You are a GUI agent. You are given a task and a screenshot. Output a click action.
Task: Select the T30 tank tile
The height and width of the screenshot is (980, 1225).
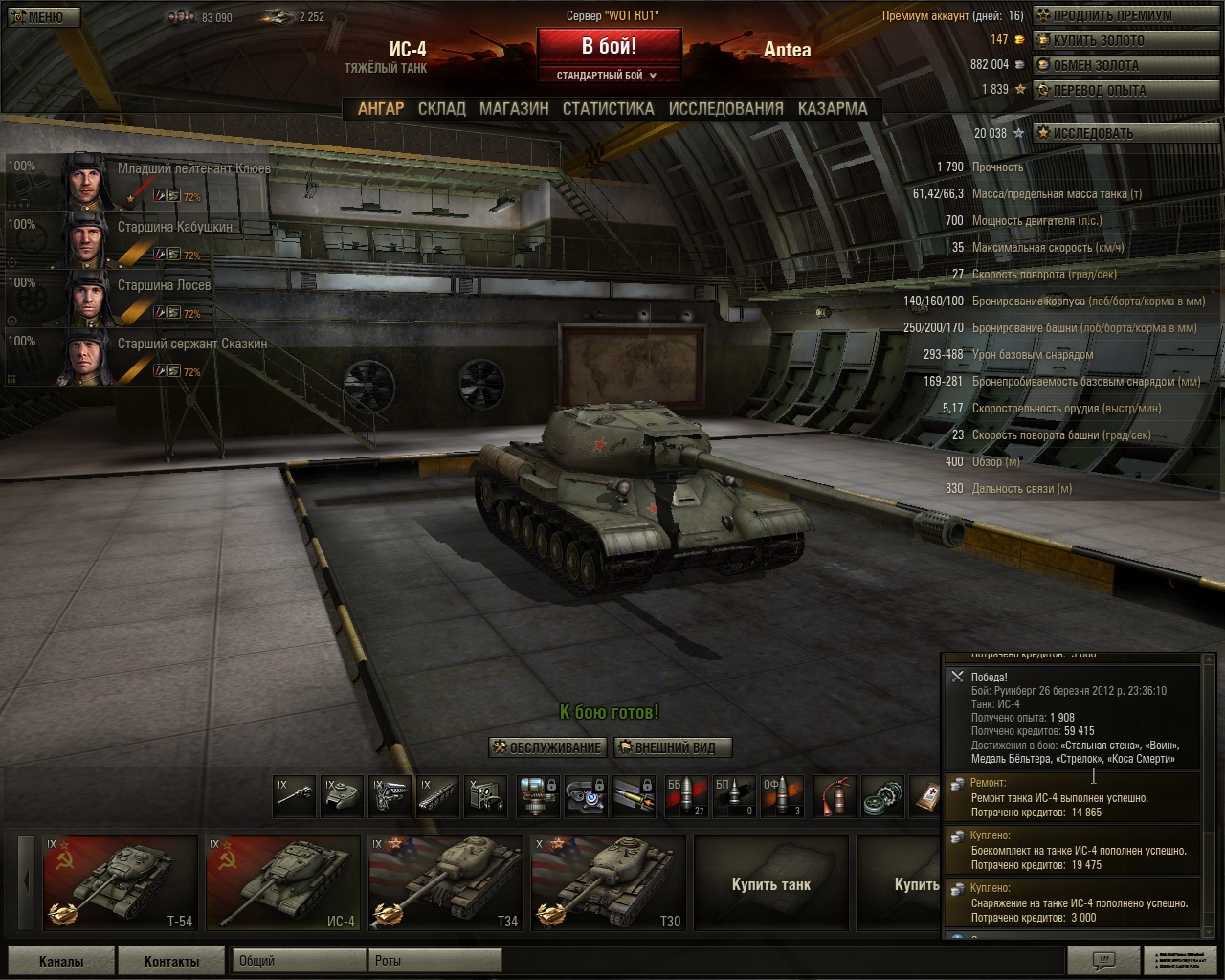pos(609,883)
